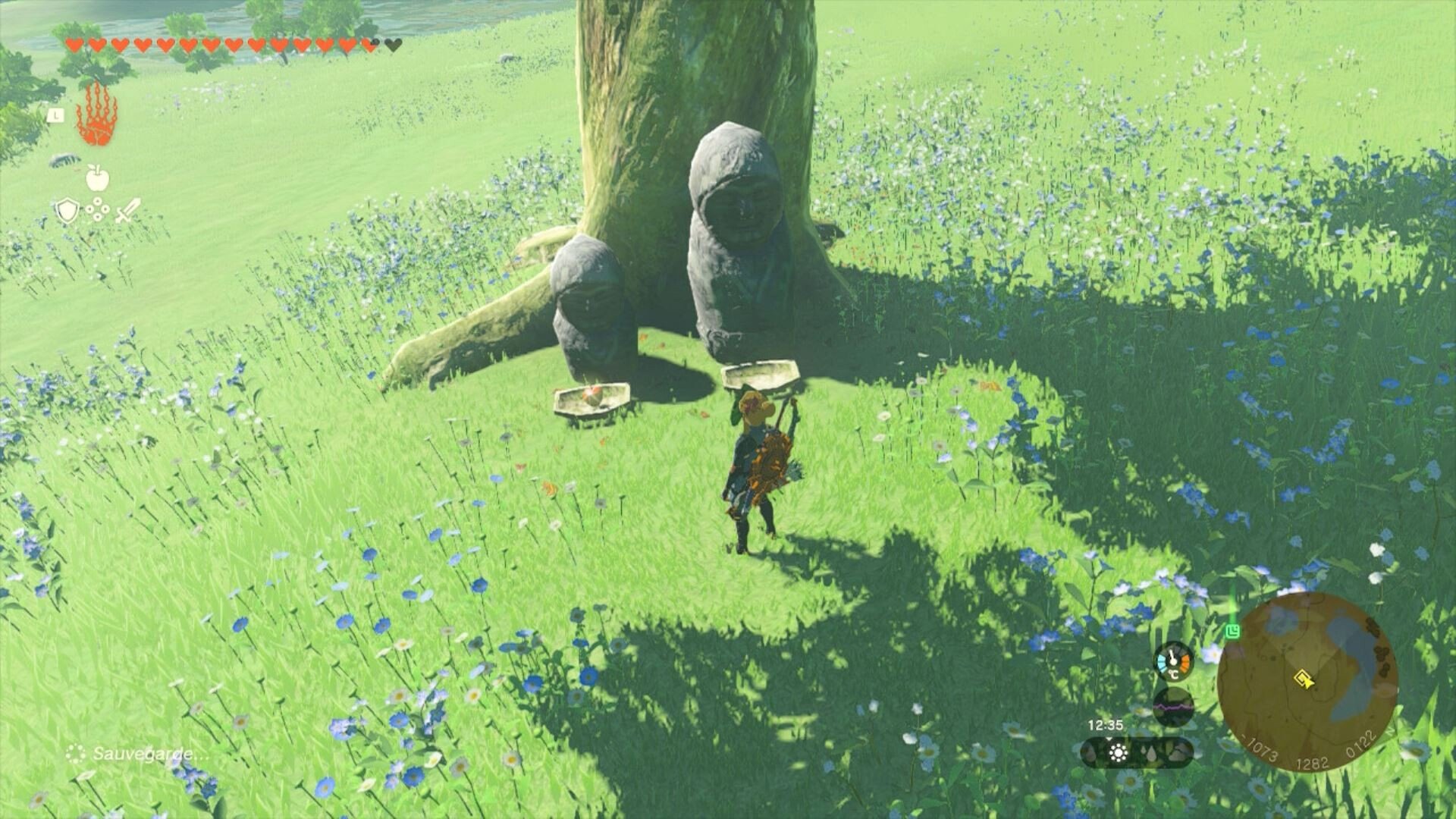Viewport: 1456px width, 819px height.
Task: Click the apple food icon in the HUD
Action: click(x=97, y=177)
